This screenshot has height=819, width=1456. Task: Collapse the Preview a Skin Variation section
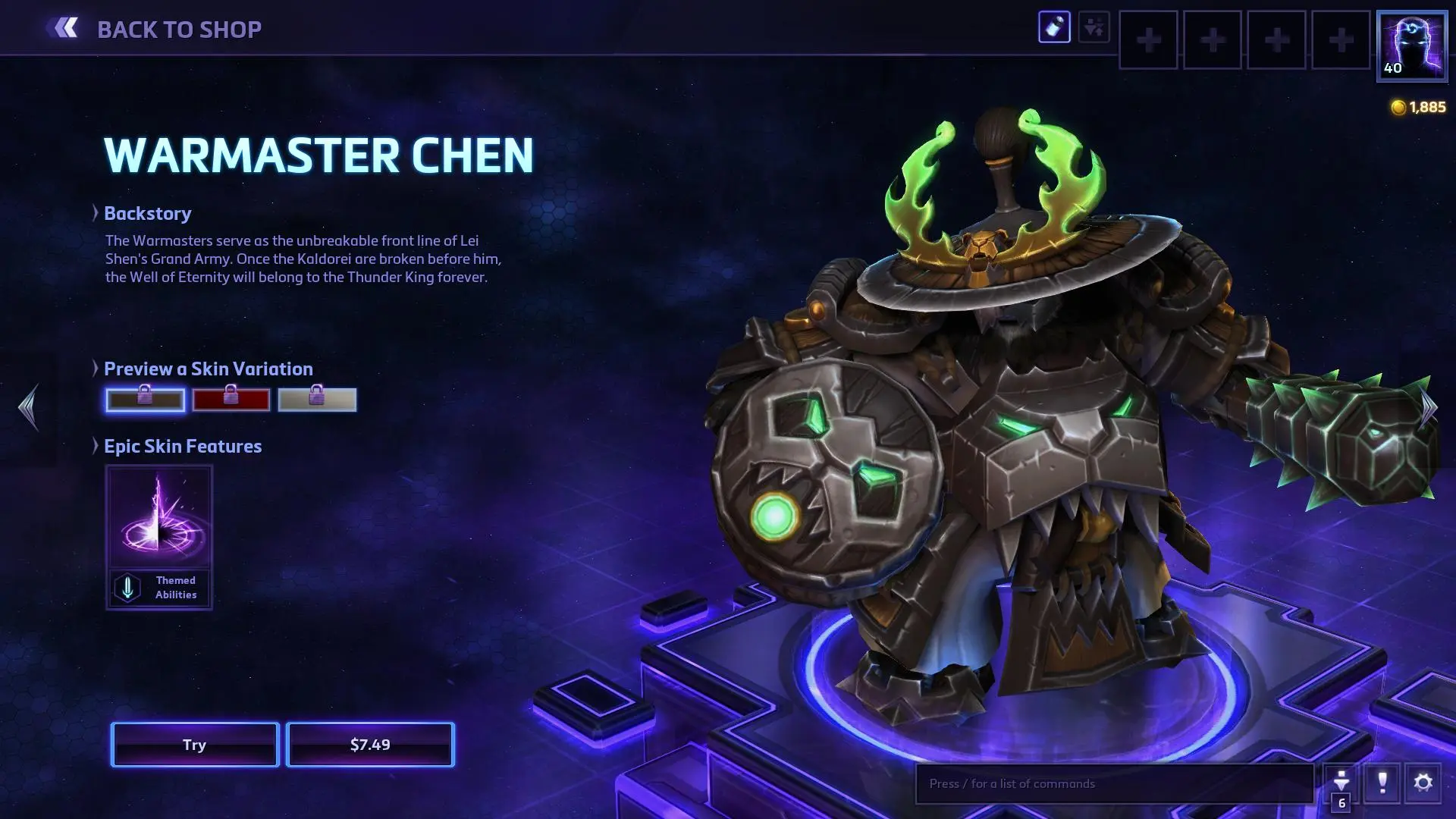pos(96,369)
